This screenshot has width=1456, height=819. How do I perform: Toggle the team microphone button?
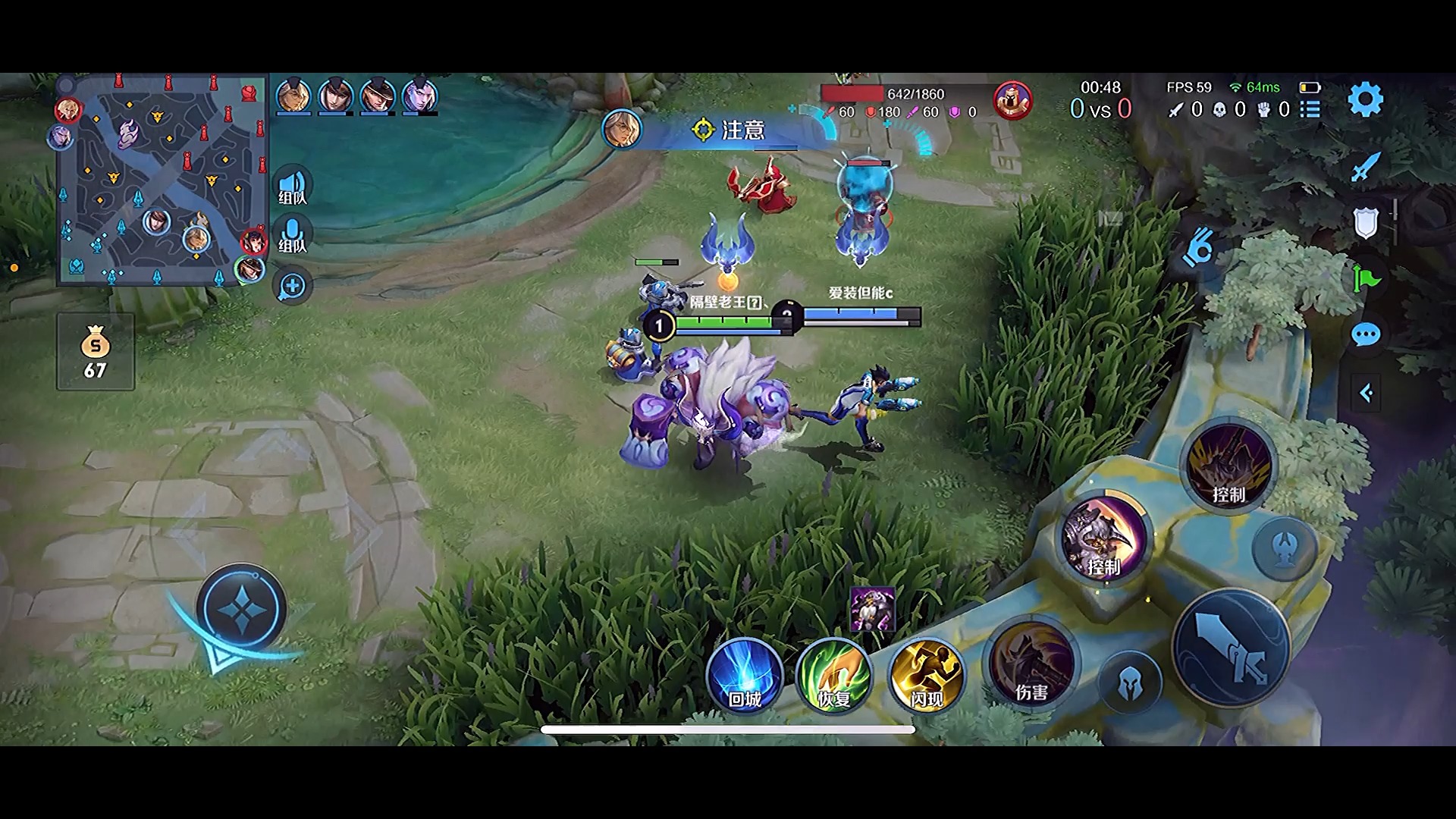(292, 234)
